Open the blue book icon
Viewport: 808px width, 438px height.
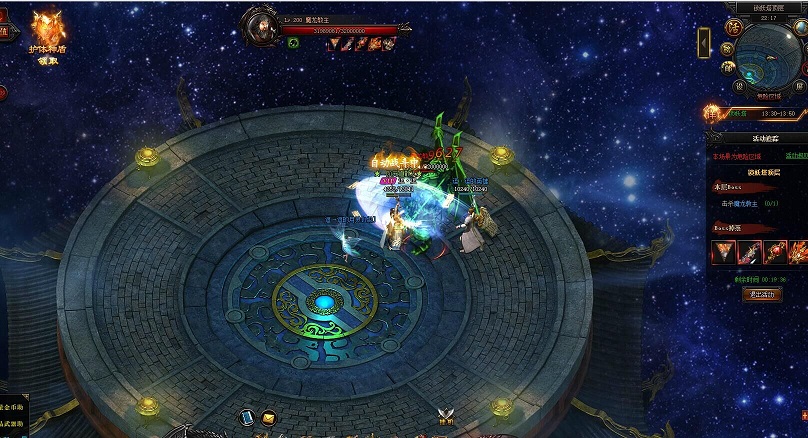pyautogui.click(x=247, y=416)
